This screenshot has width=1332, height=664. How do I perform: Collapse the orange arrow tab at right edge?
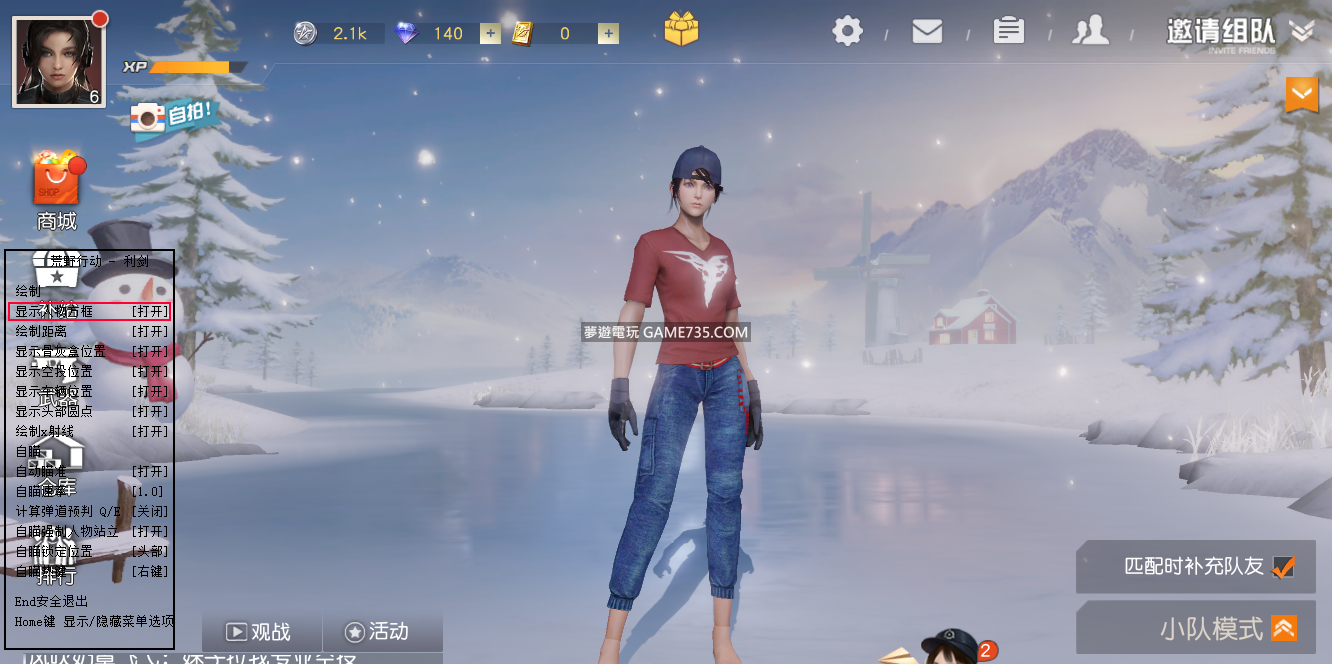tap(1301, 95)
